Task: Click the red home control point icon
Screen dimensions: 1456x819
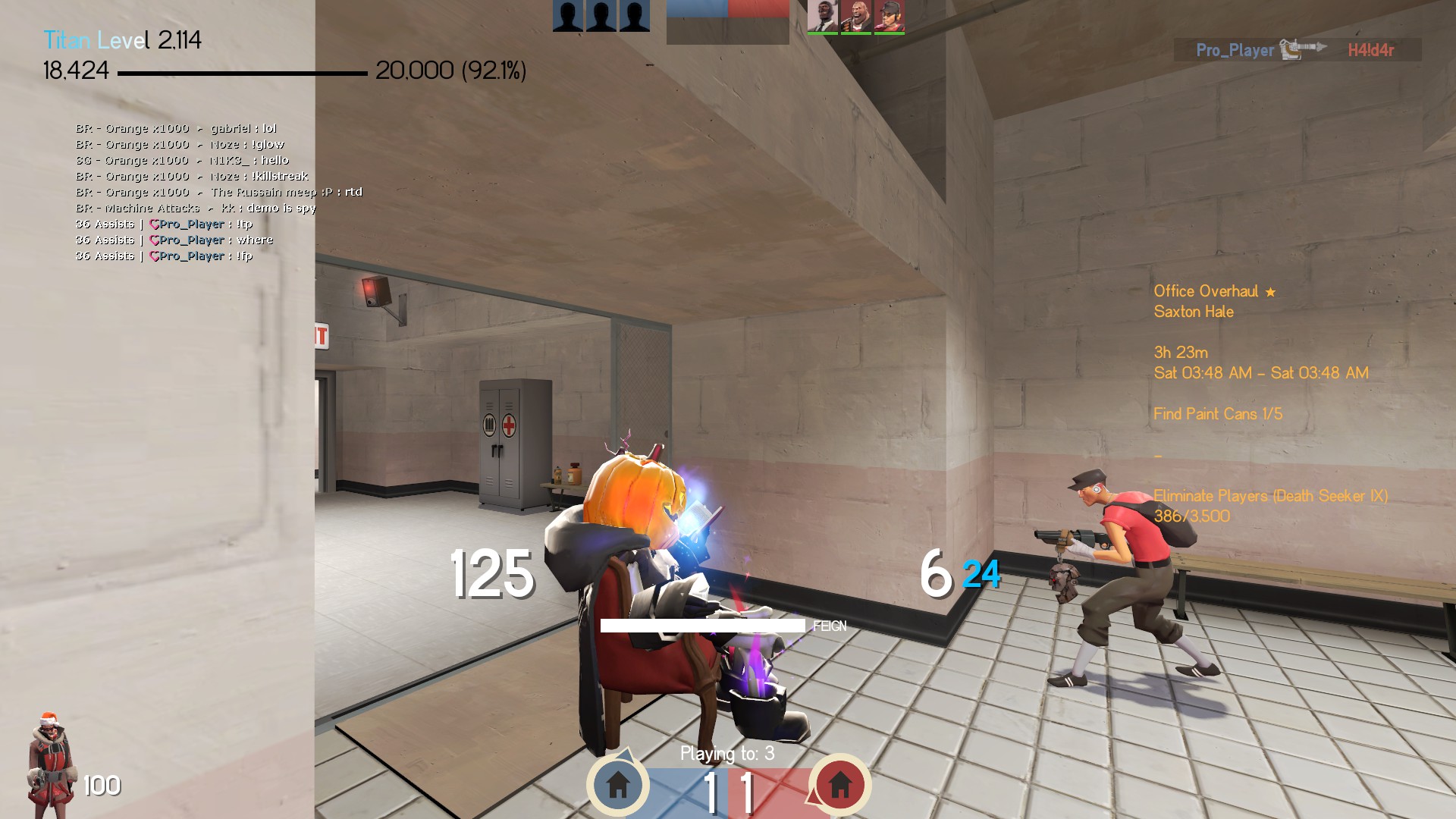Action: 839,784
